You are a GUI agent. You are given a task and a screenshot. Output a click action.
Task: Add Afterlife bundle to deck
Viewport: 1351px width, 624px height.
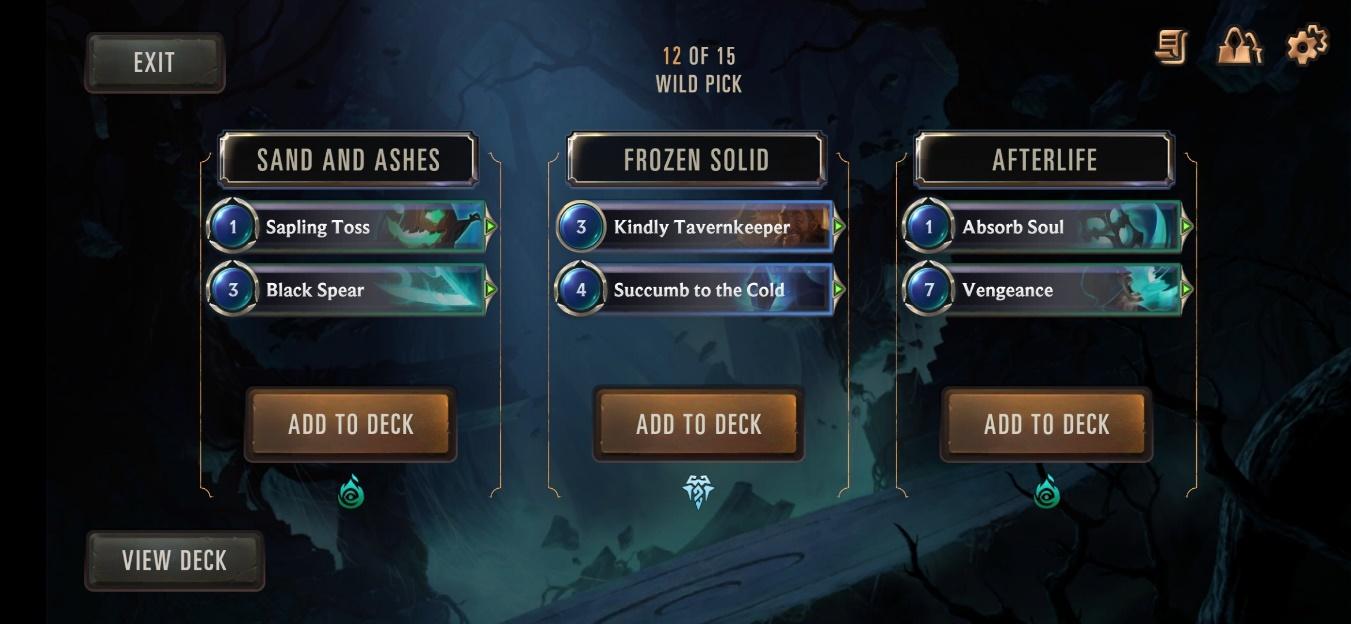pos(1046,424)
